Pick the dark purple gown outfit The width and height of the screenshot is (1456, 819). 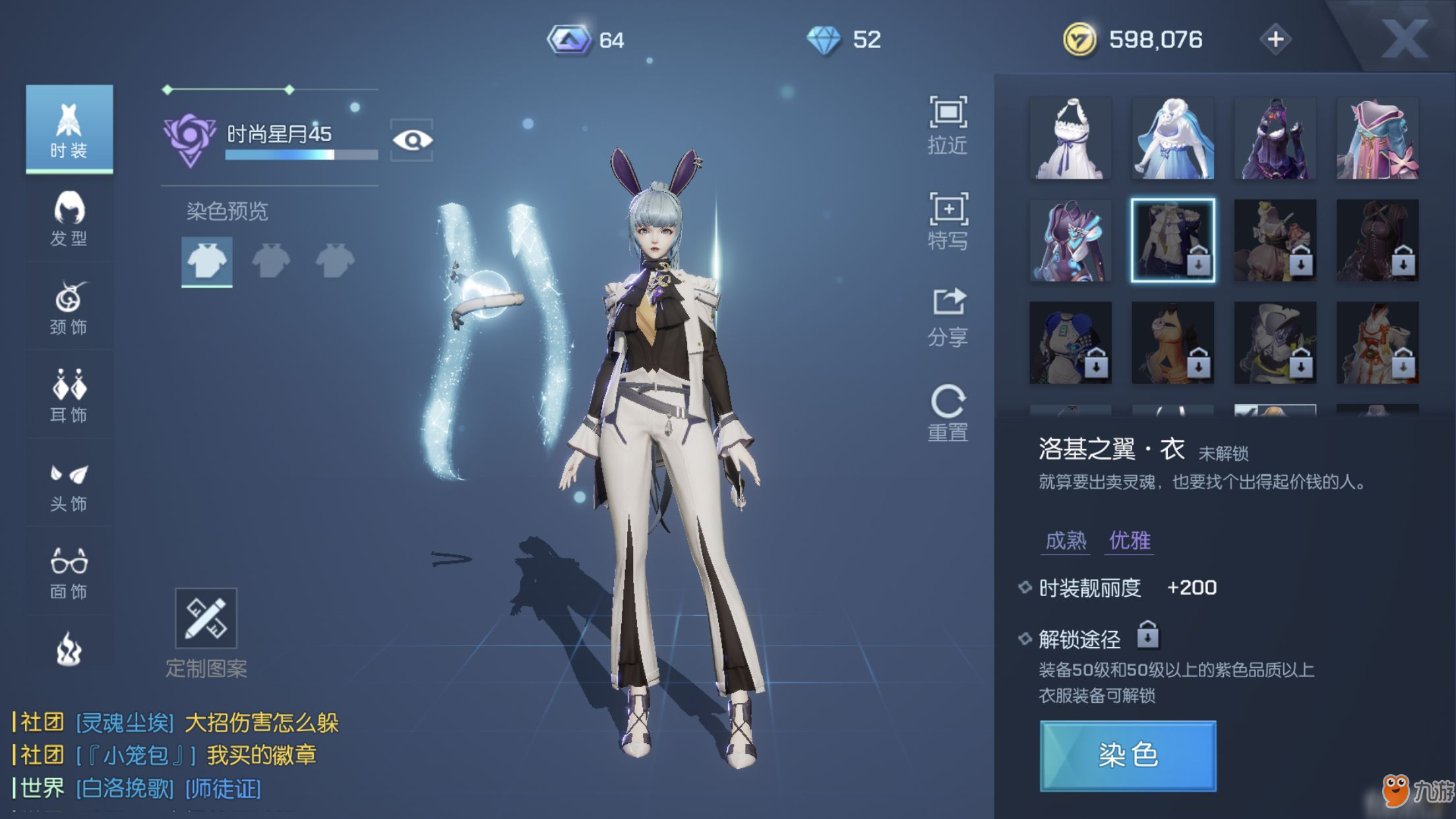coord(1275,138)
